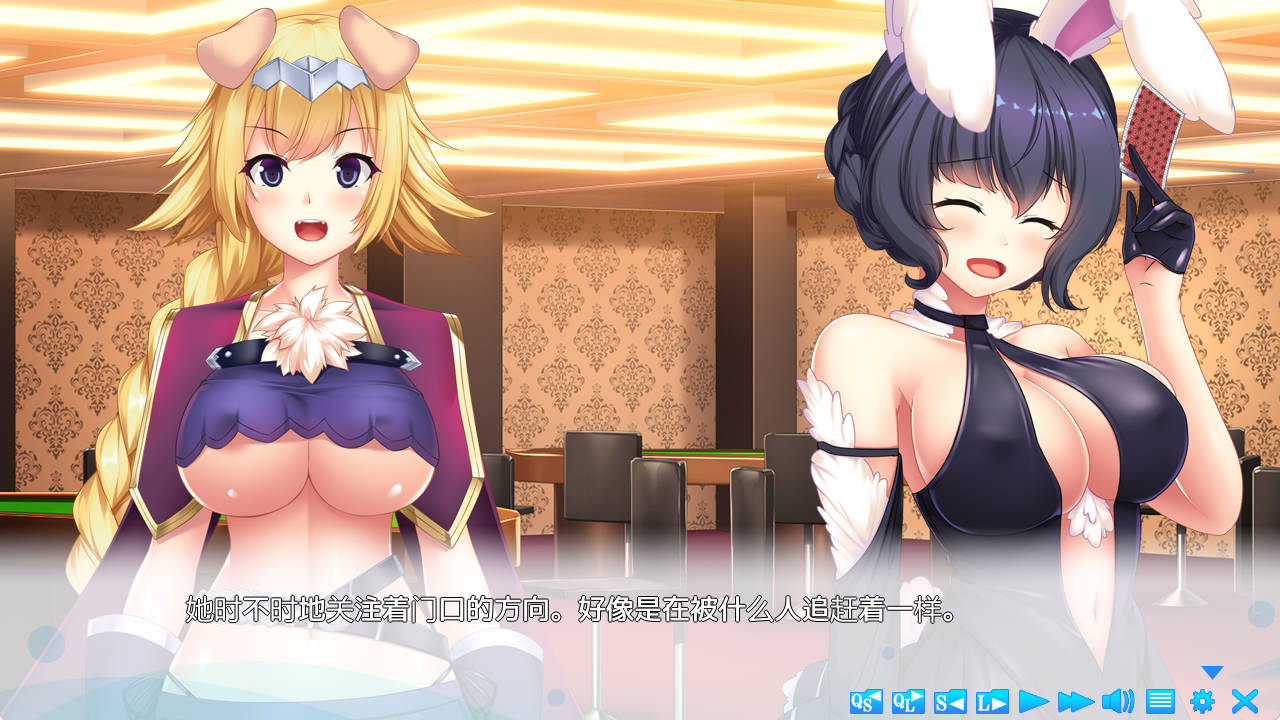Screen dimensions: 1280x720
Task: Toggle fast-forward text skipping on
Action: 1077,700
